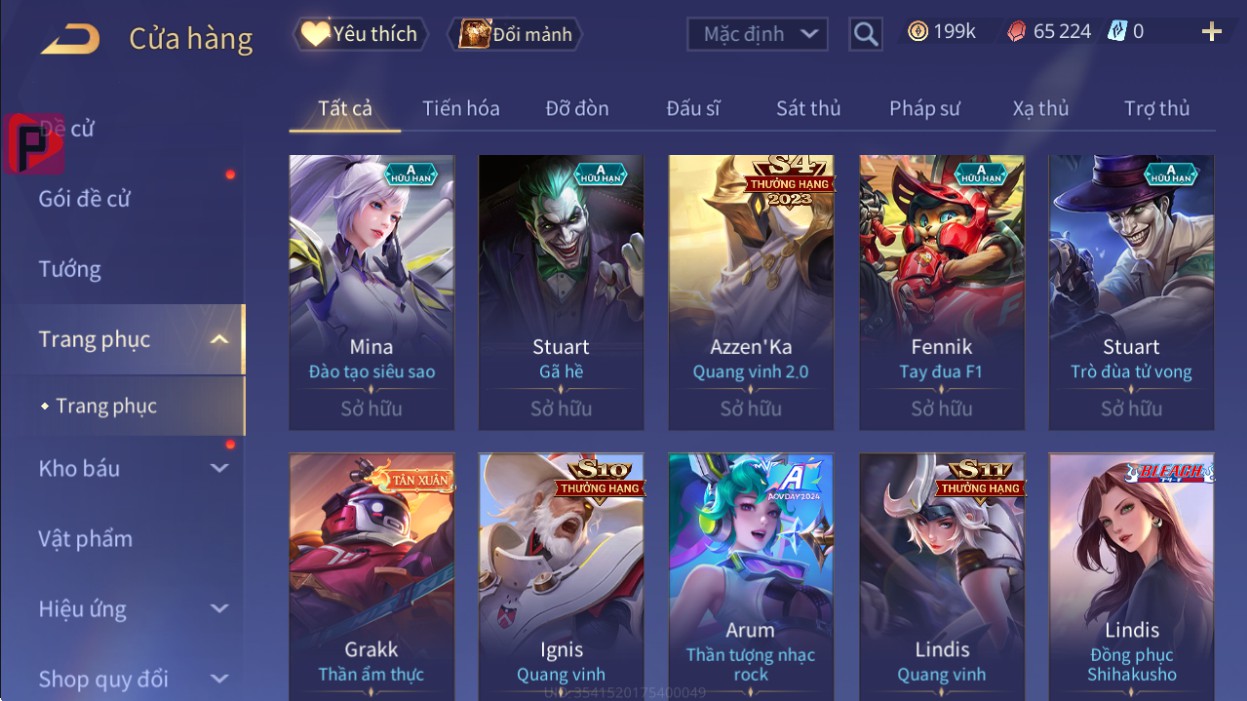Click the magnifying glass search button
1247x701 pixels.
click(866, 35)
